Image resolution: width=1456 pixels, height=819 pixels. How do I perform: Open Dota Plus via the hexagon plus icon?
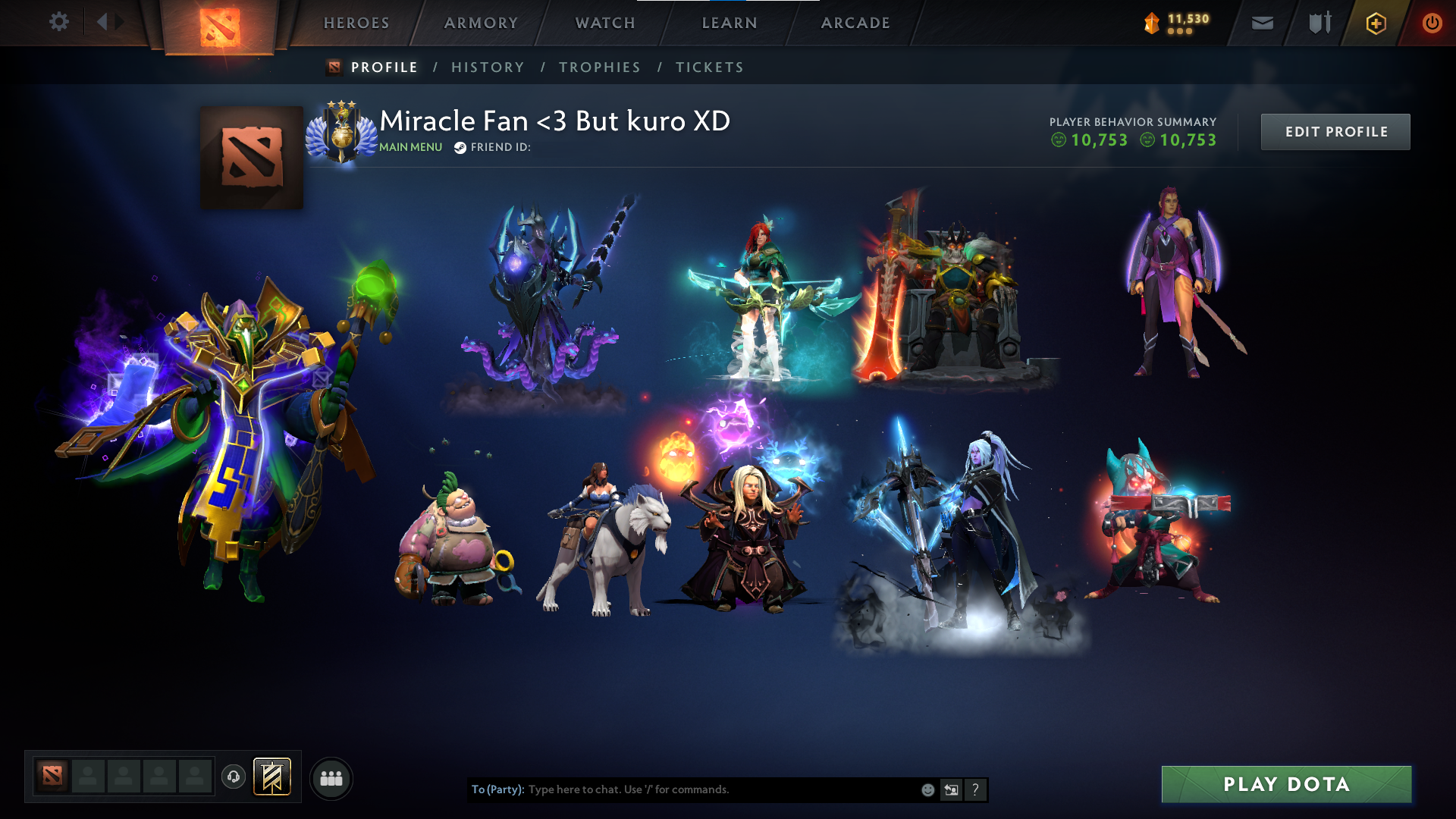(x=1375, y=22)
